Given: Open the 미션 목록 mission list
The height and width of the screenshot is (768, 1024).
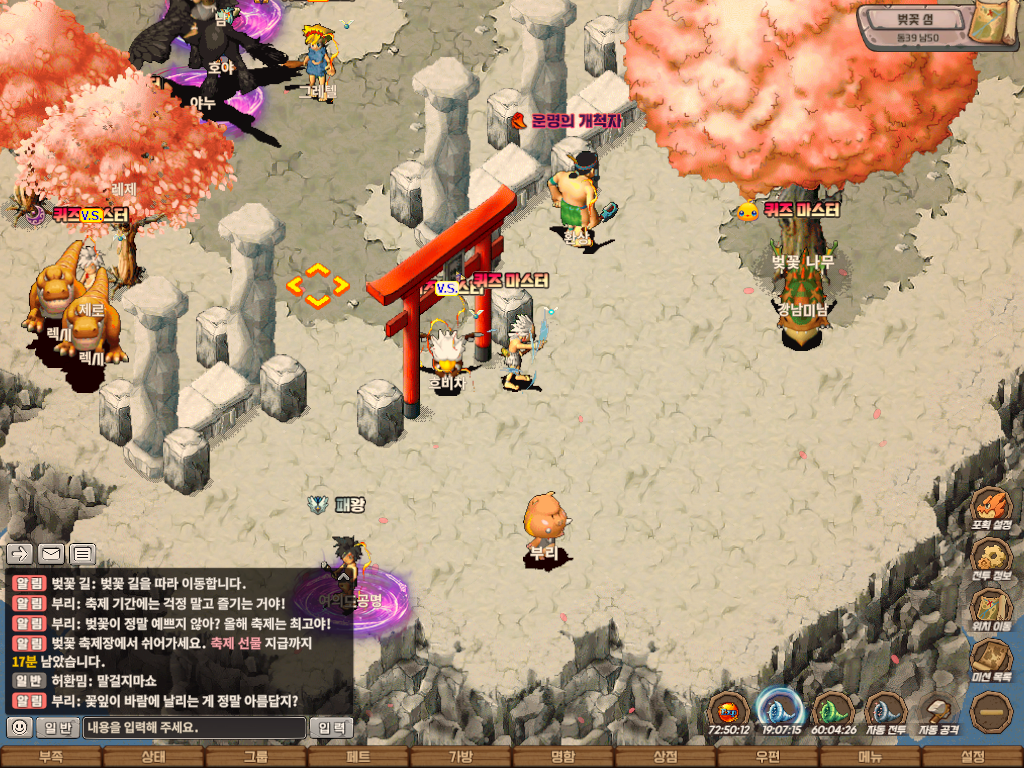Looking at the screenshot, I should [991, 660].
